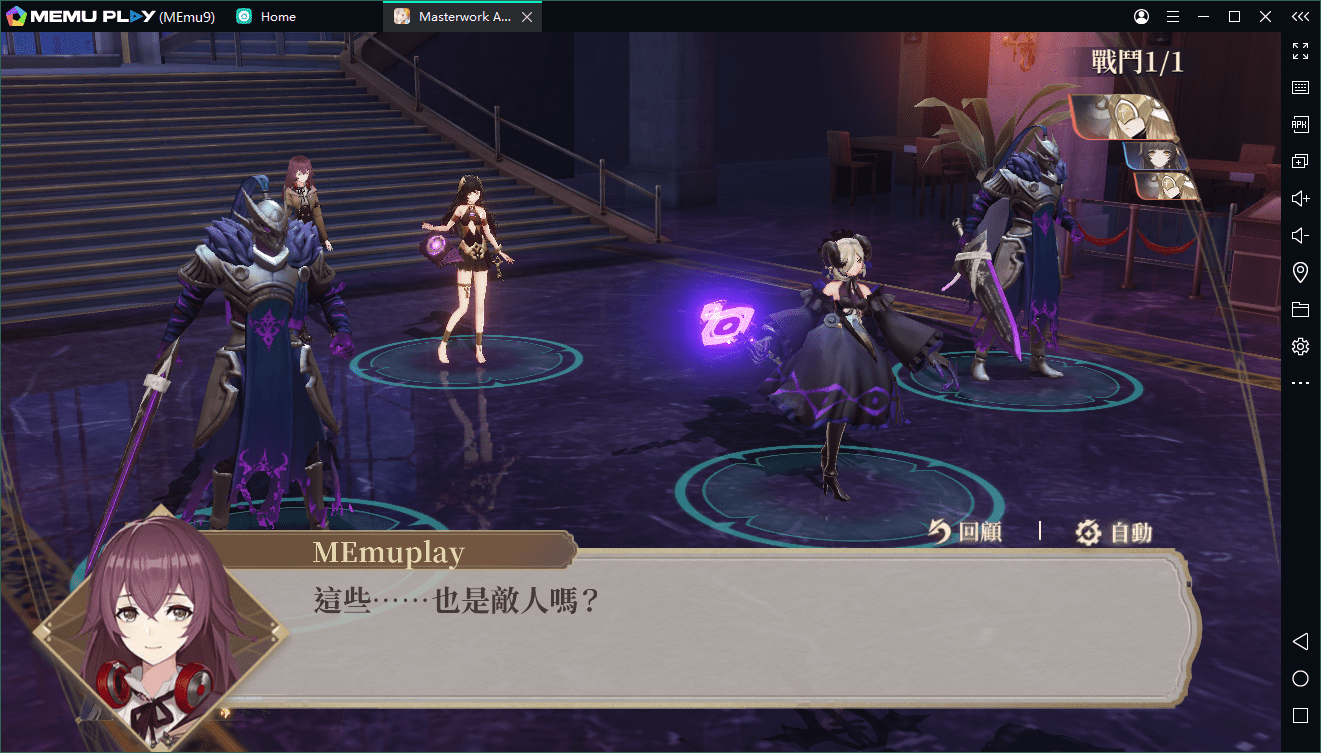
Task: Open the 回顧 dialogue review log
Action: 965,532
